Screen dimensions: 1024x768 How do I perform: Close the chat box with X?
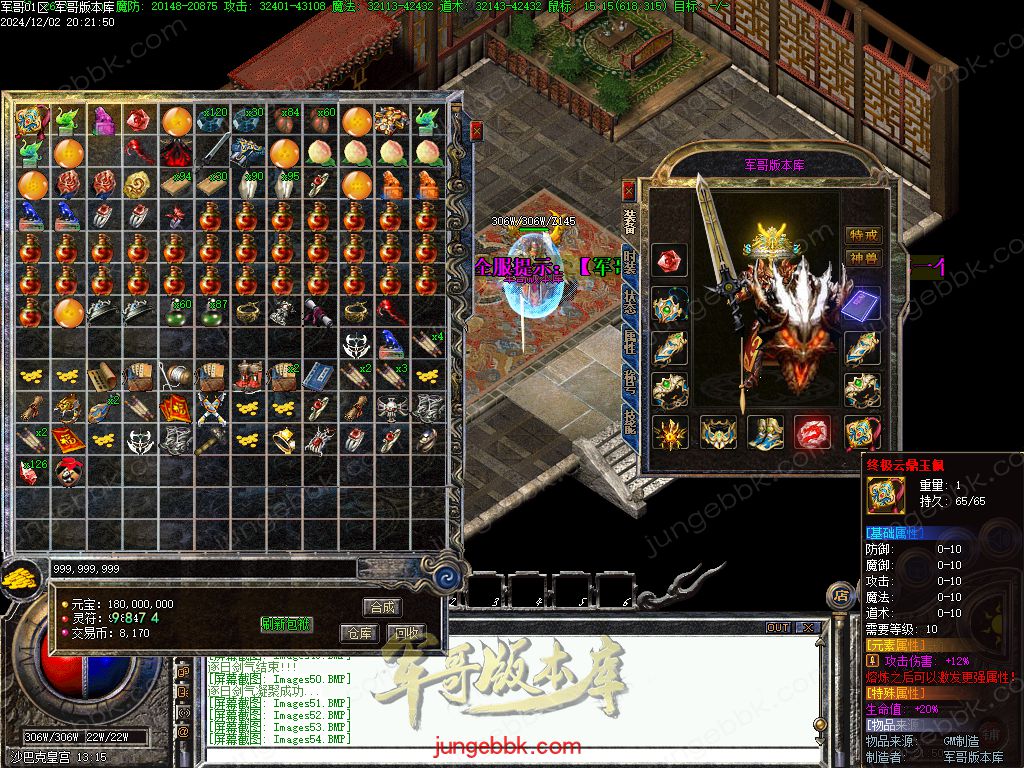pyautogui.click(x=807, y=628)
